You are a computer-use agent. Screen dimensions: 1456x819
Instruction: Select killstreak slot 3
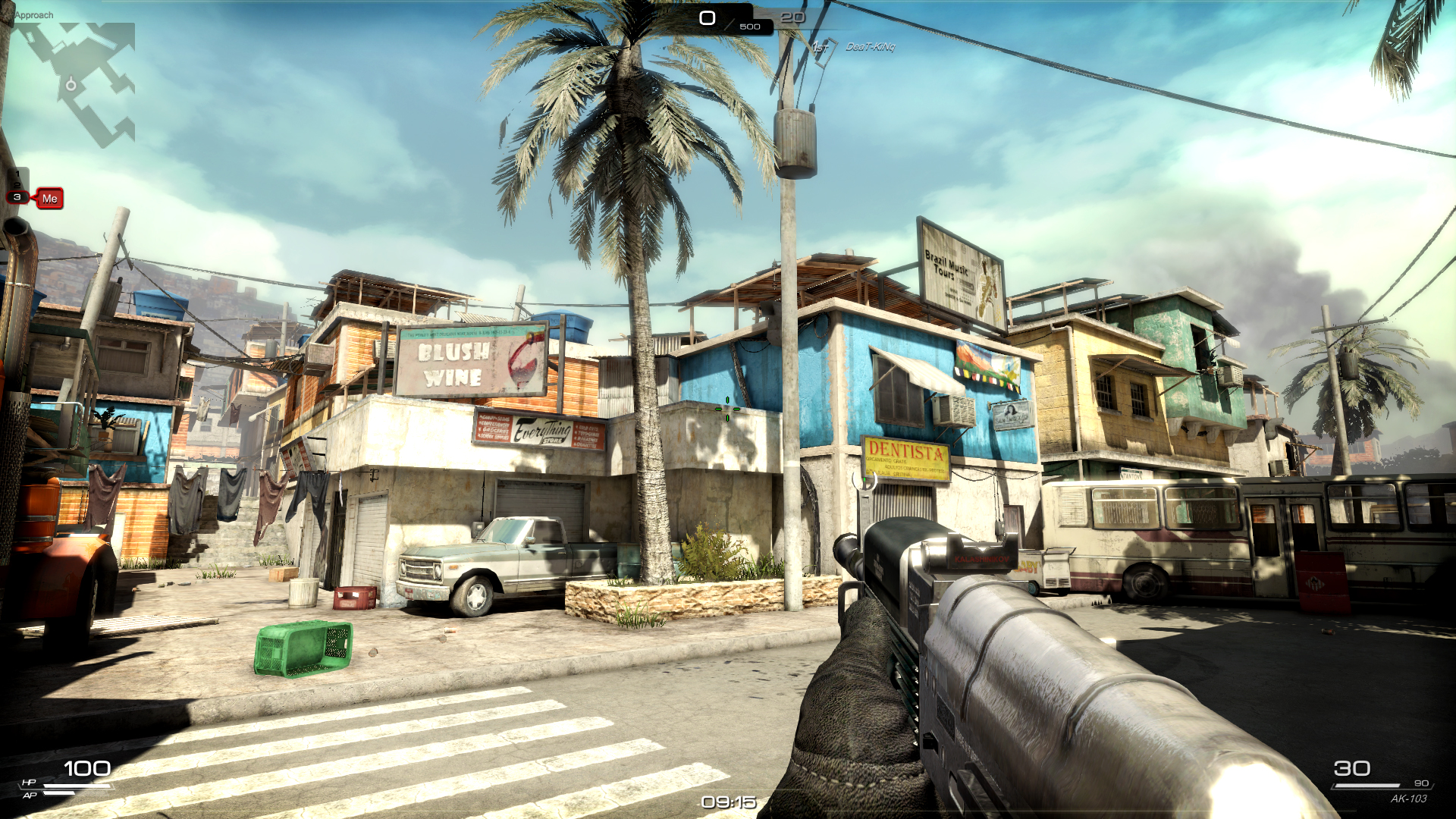pyautogui.click(x=17, y=198)
